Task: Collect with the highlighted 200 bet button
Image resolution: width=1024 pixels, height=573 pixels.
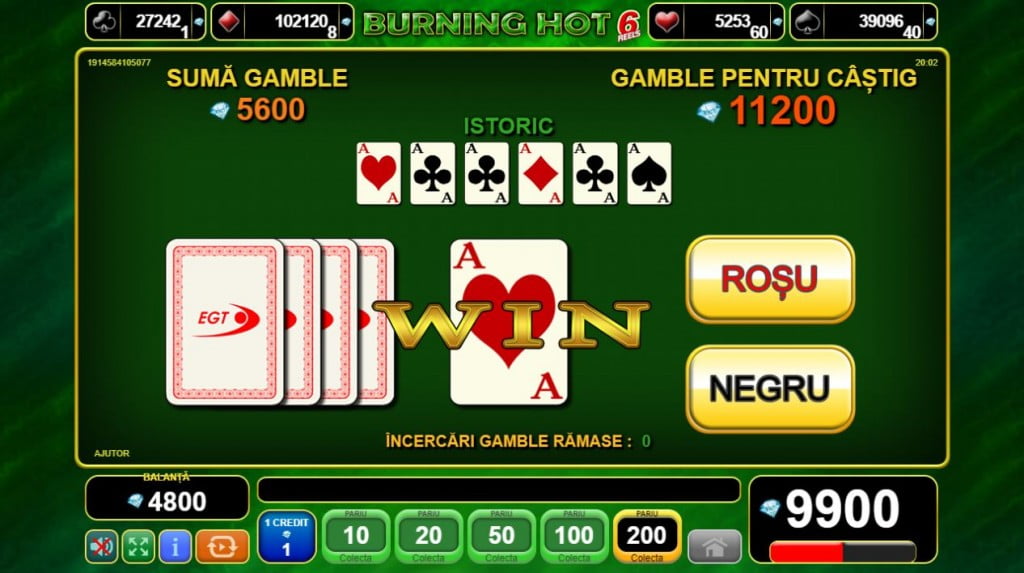Action: (x=647, y=537)
